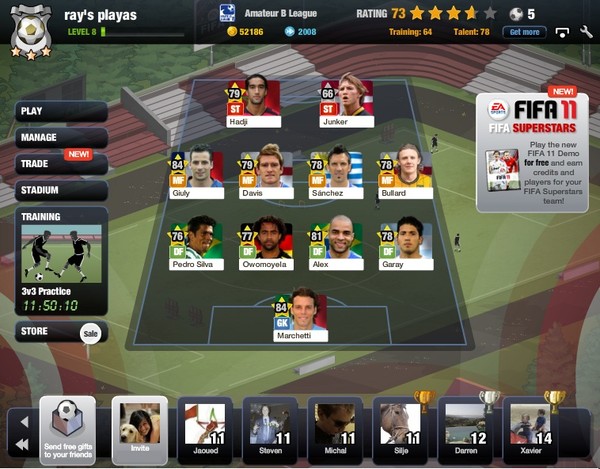Select goalkeeper Marchetti's card
The height and width of the screenshot is (469, 600).
pyautogui.click(x=301, y=316)
